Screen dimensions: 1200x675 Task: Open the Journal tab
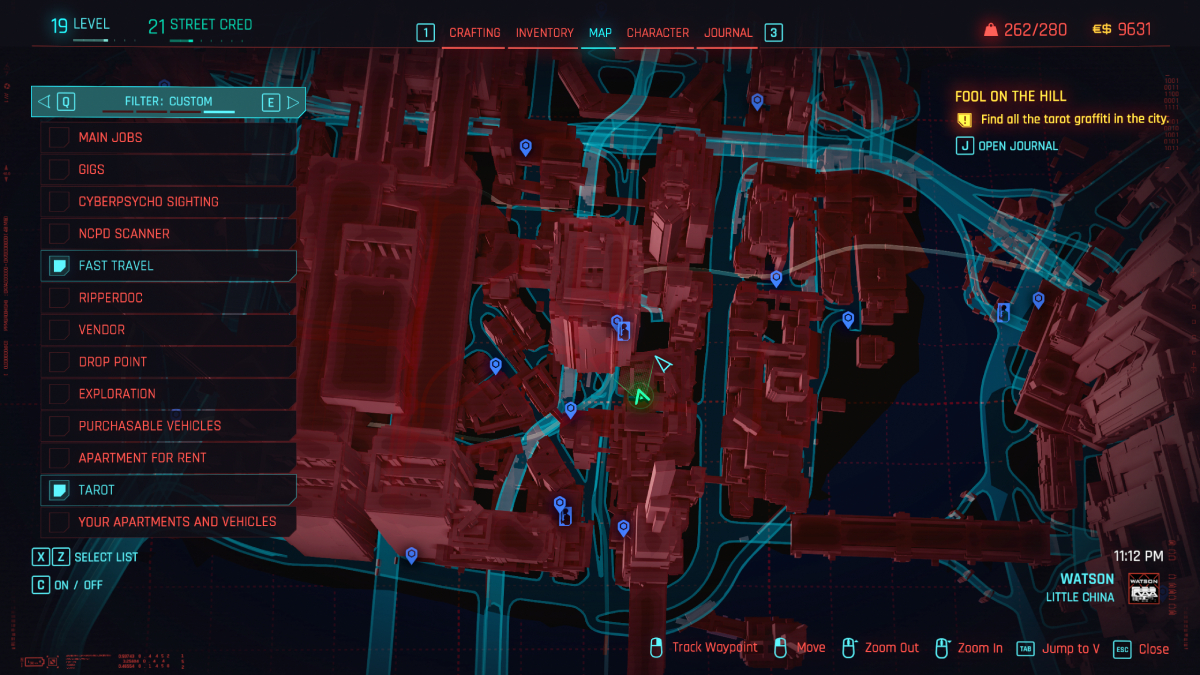[728, 33]
